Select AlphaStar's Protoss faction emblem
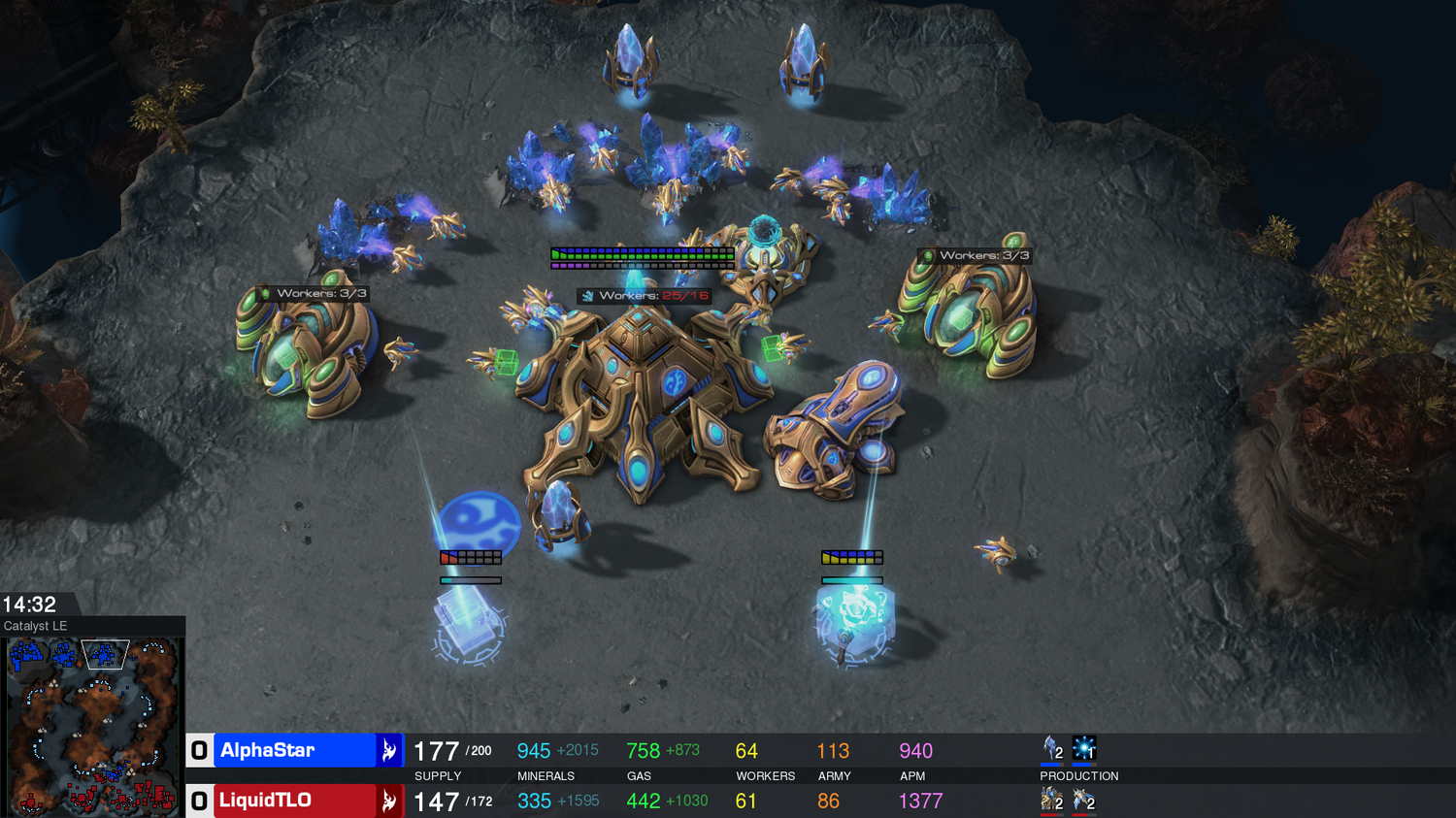 click(388, 750)
